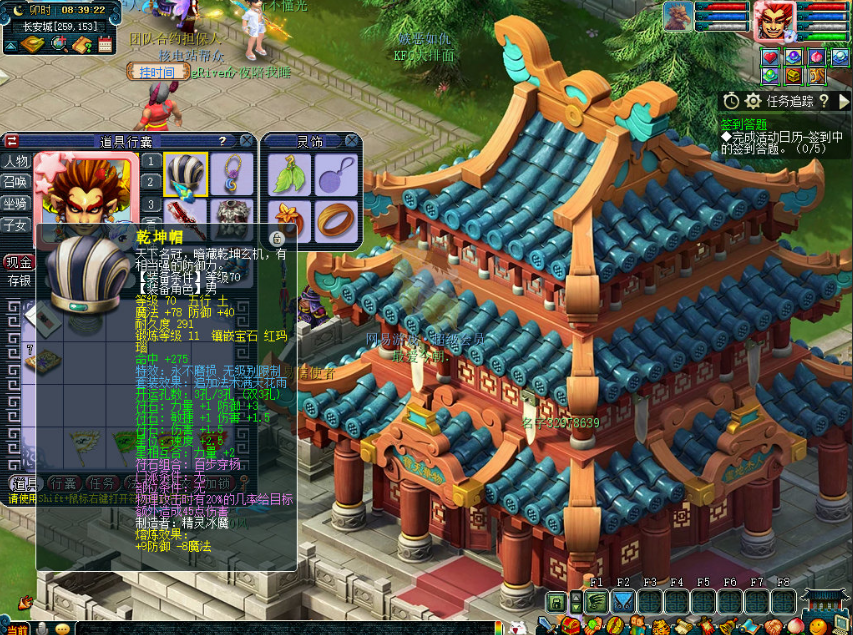Toggle the hotbar lock button
Viewport: 853px width, 635px height.
point(554,602)
